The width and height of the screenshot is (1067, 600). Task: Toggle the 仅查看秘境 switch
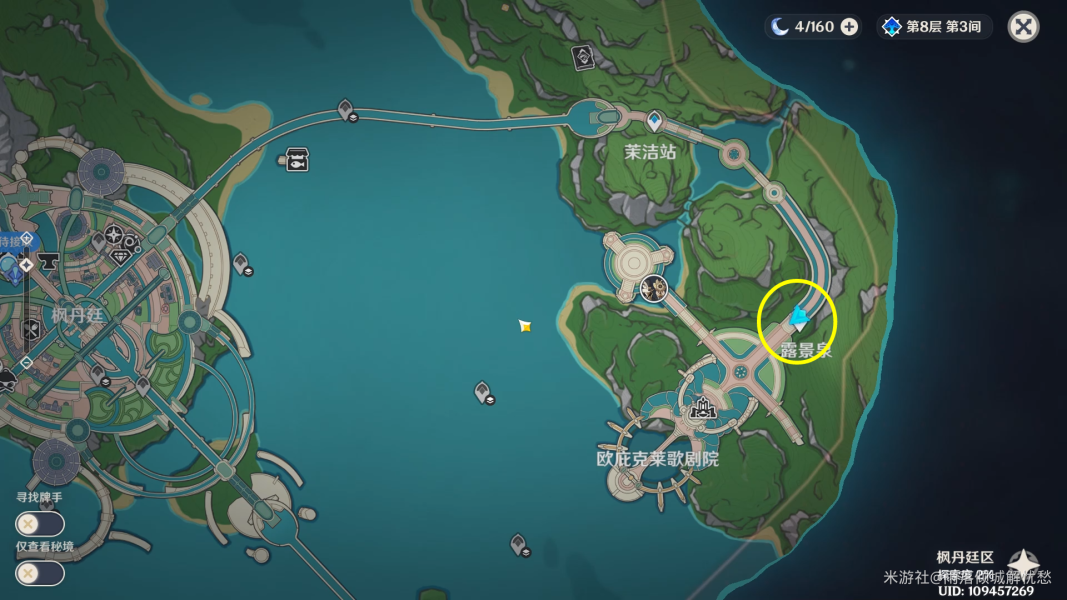click(x=40, y=573)
